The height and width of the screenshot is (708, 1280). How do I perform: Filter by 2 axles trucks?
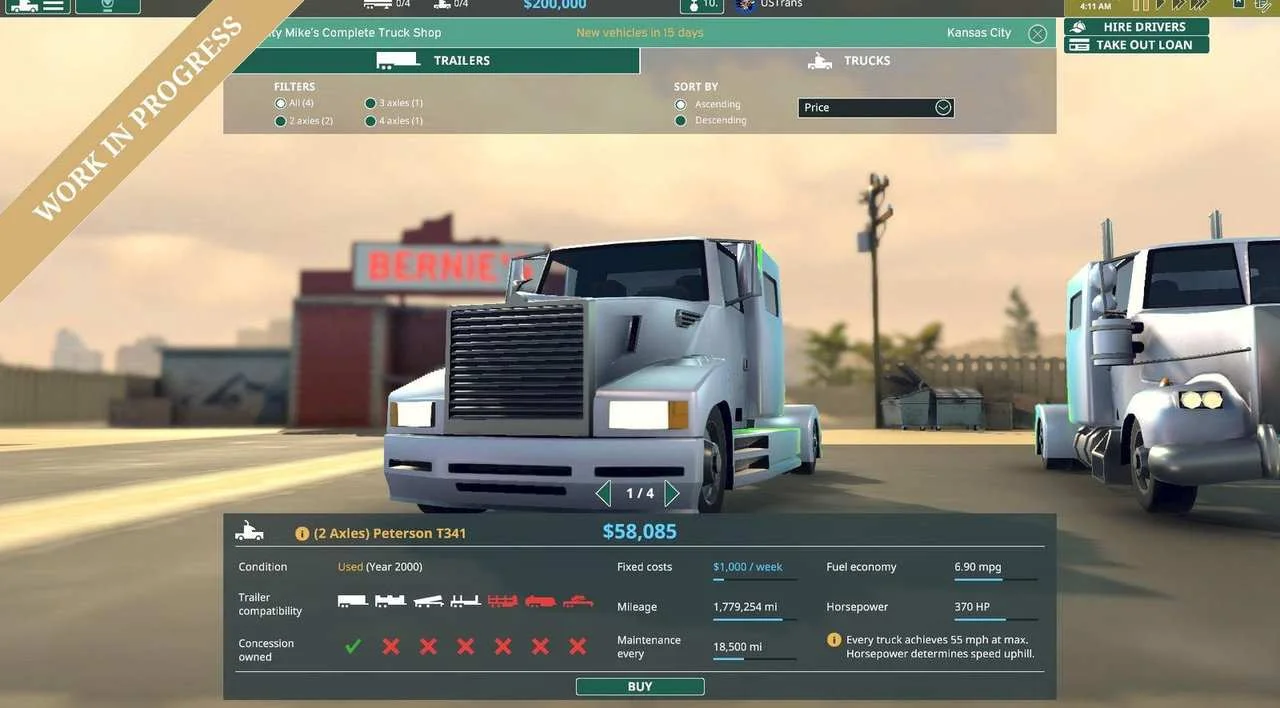[281, 121]
